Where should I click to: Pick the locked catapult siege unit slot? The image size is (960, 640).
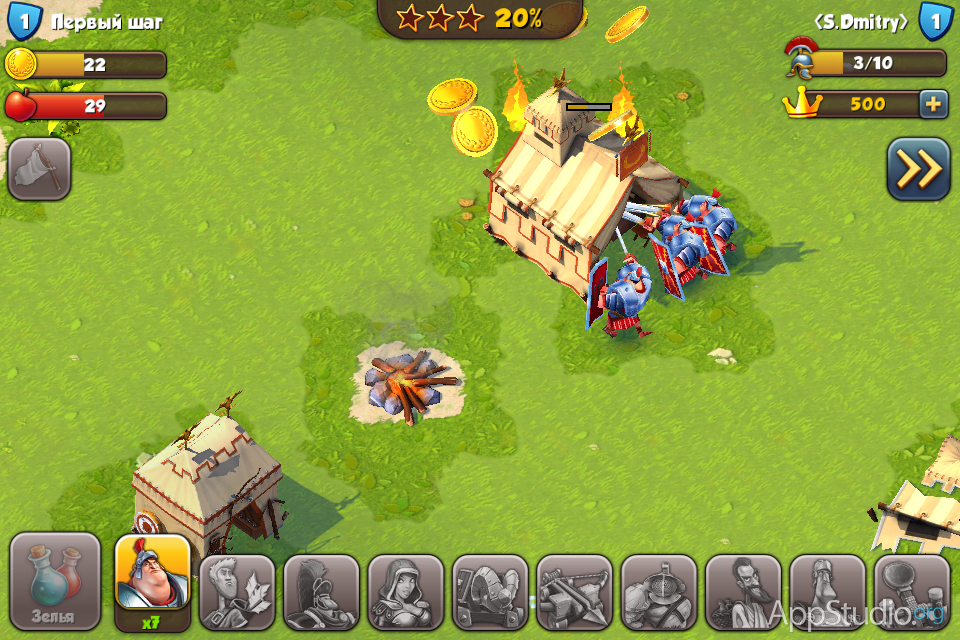pyautogui.click(x=490, y=592)
